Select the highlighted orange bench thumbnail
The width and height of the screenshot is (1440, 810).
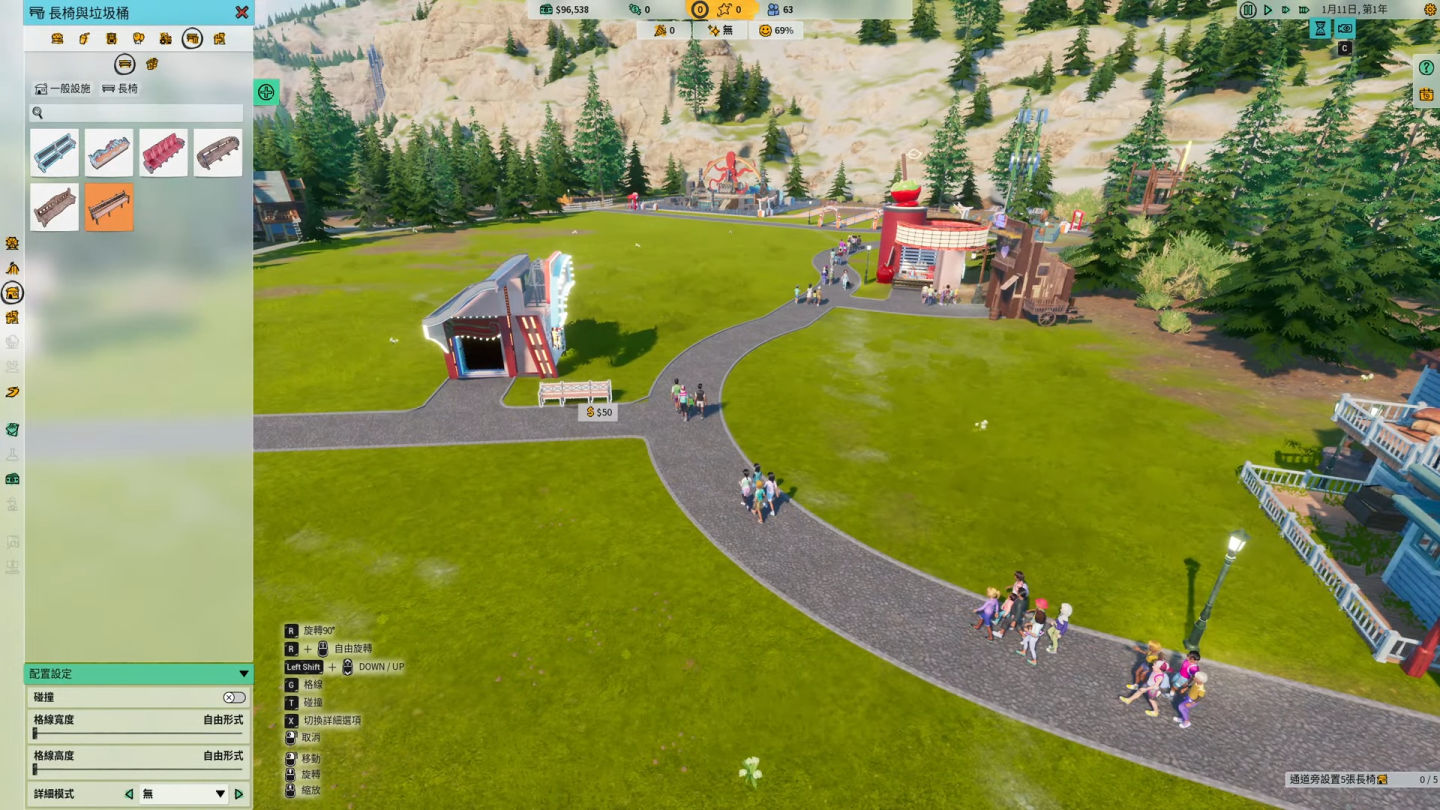pyautogui.click(x=109, y=207)
